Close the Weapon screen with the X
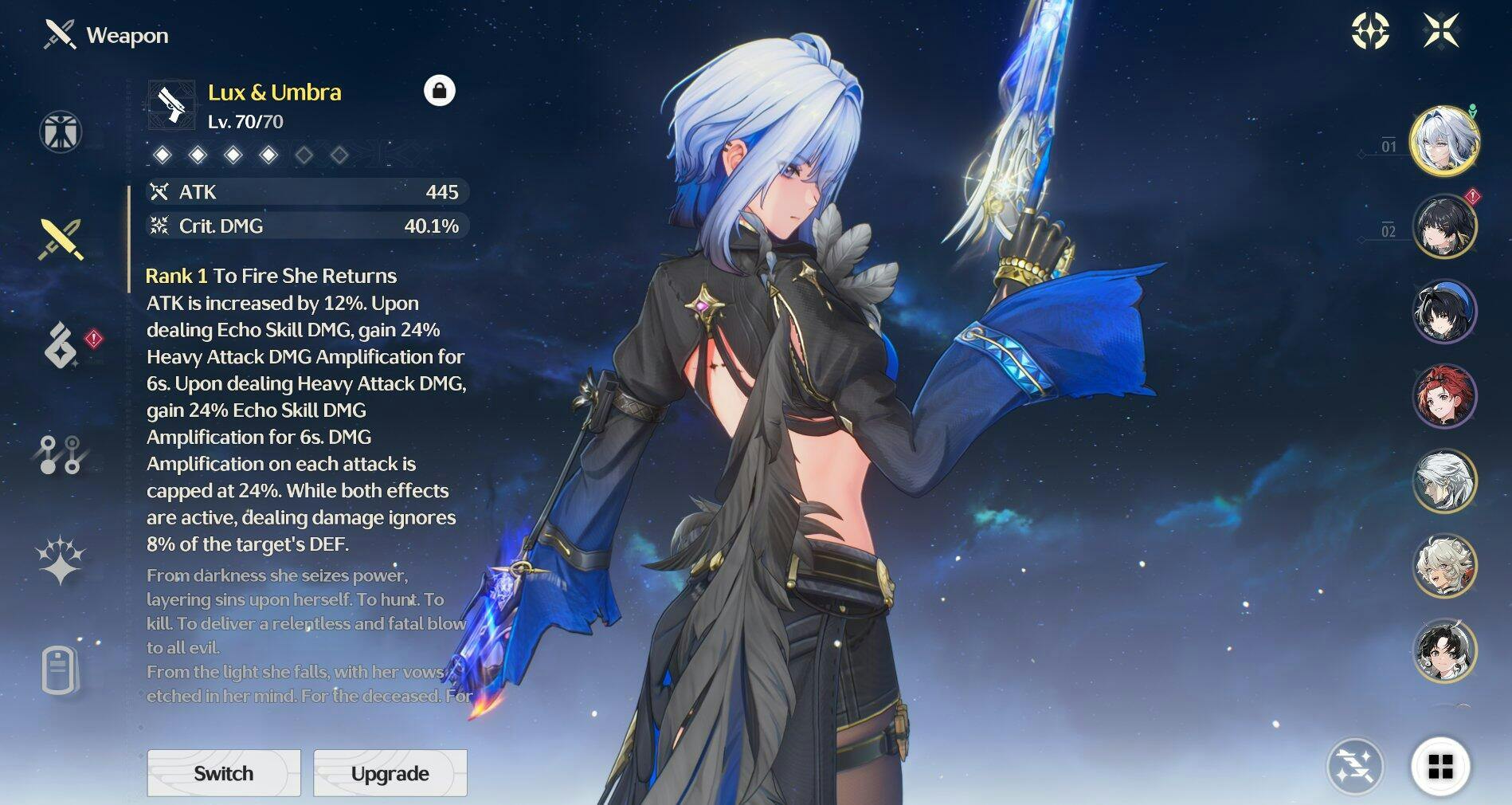1512x805 pixels. tap(1441, 31)
